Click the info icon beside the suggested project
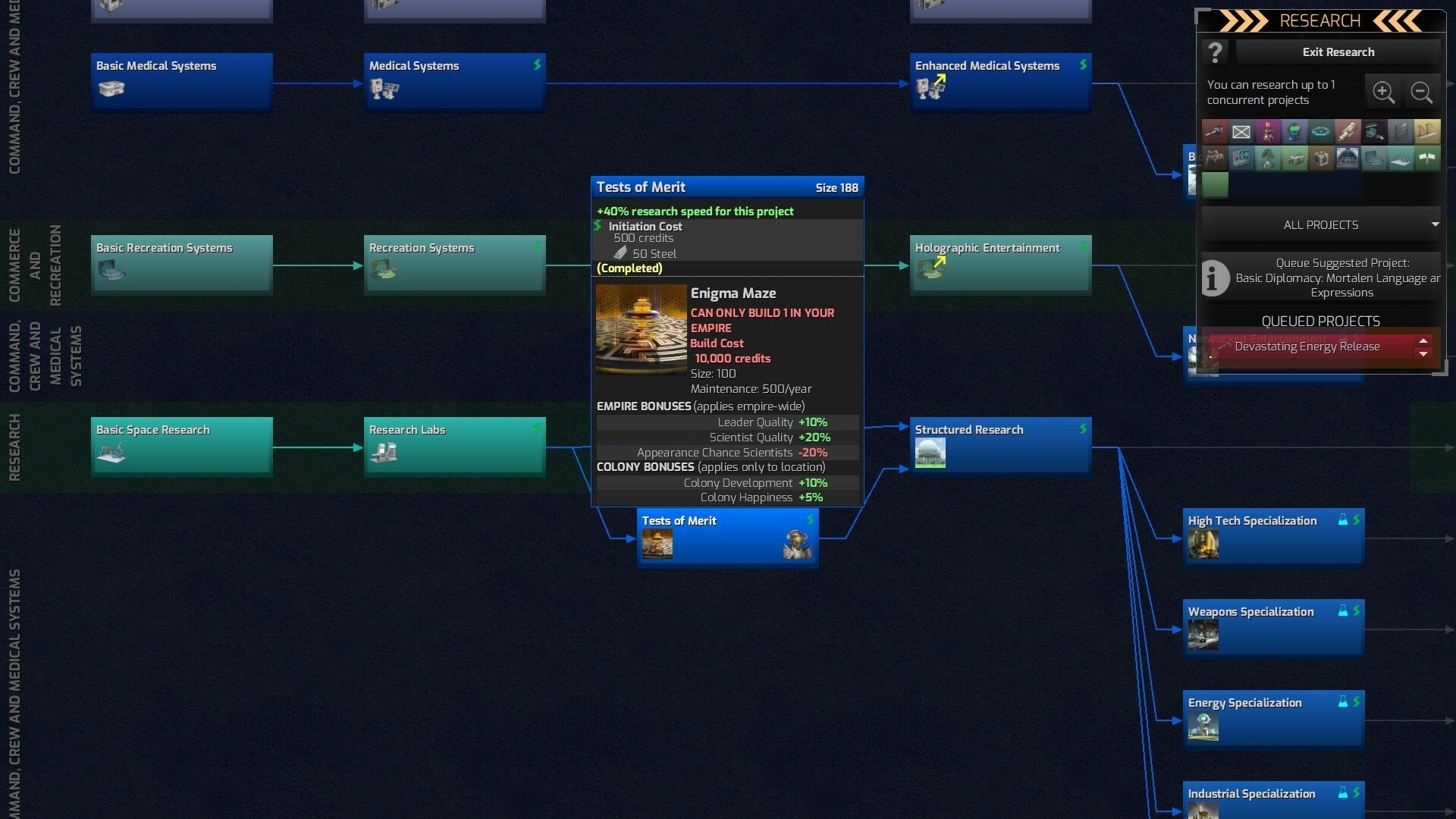 (x=1216, y=278)
